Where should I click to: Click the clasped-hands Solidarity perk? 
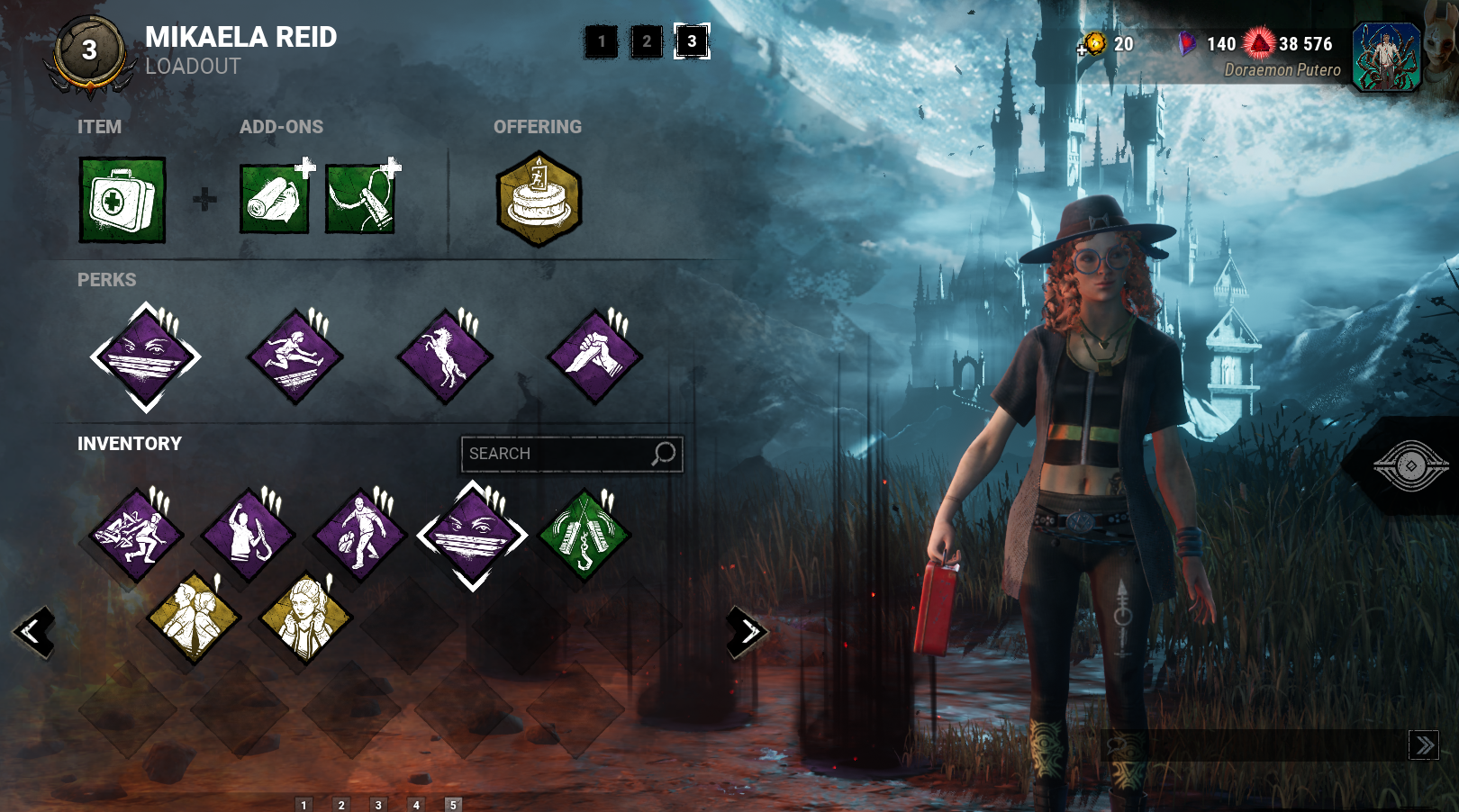click(596, 354)
